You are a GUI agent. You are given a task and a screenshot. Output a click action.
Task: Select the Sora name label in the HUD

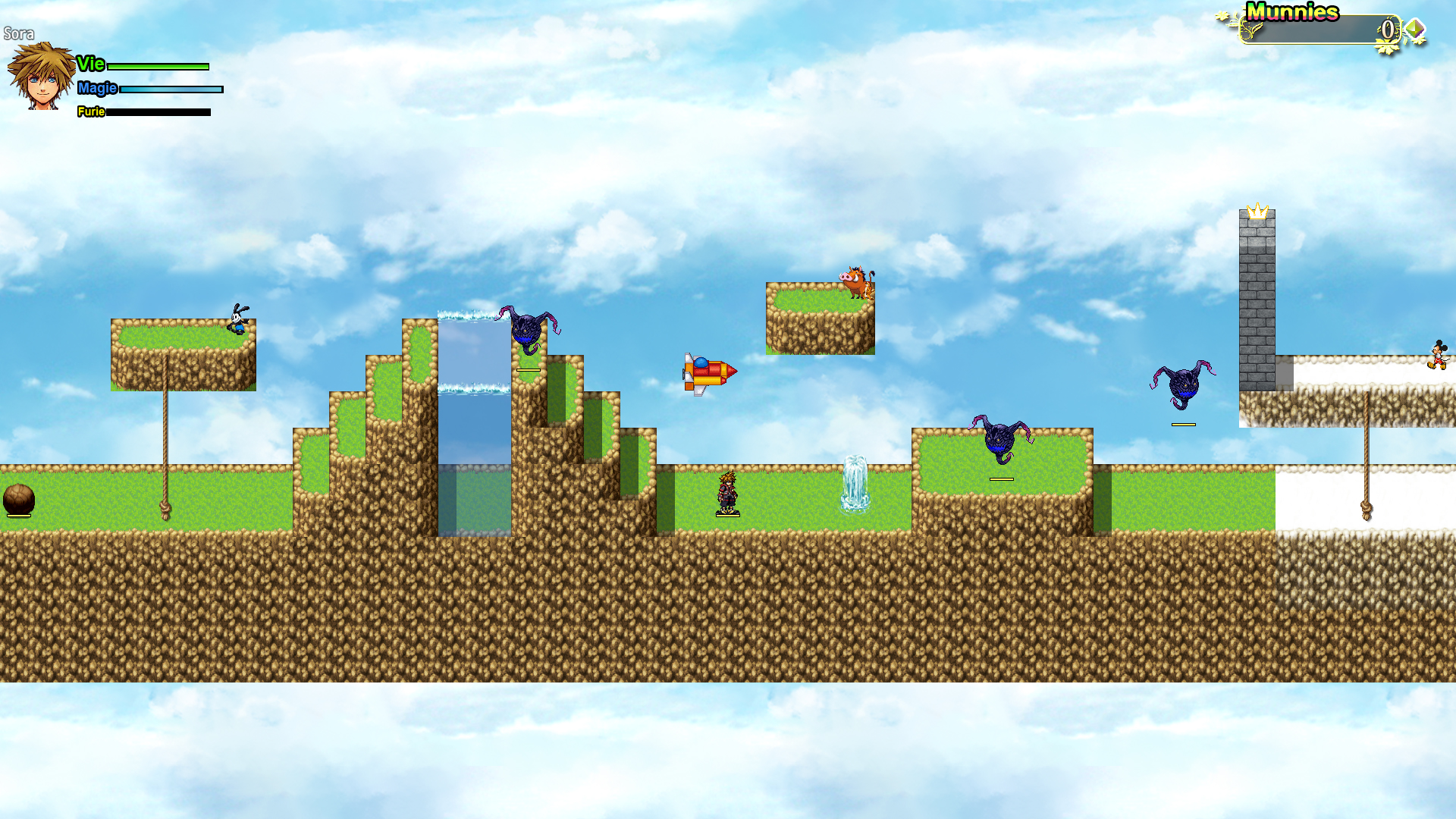point(20,33)
